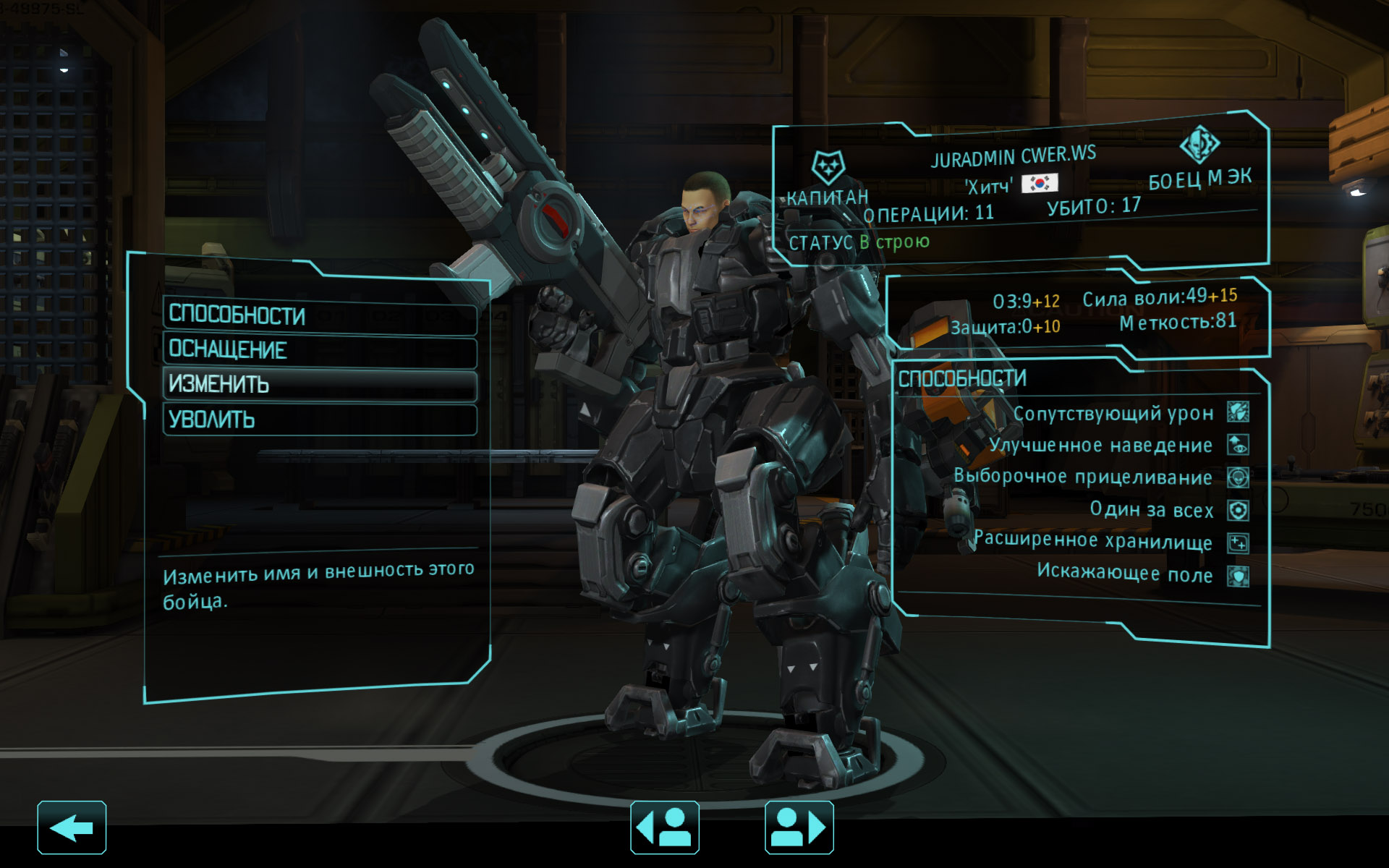1389x868 pixels.
Task: Show the previous soldier
Action: (x=665, y=827)
